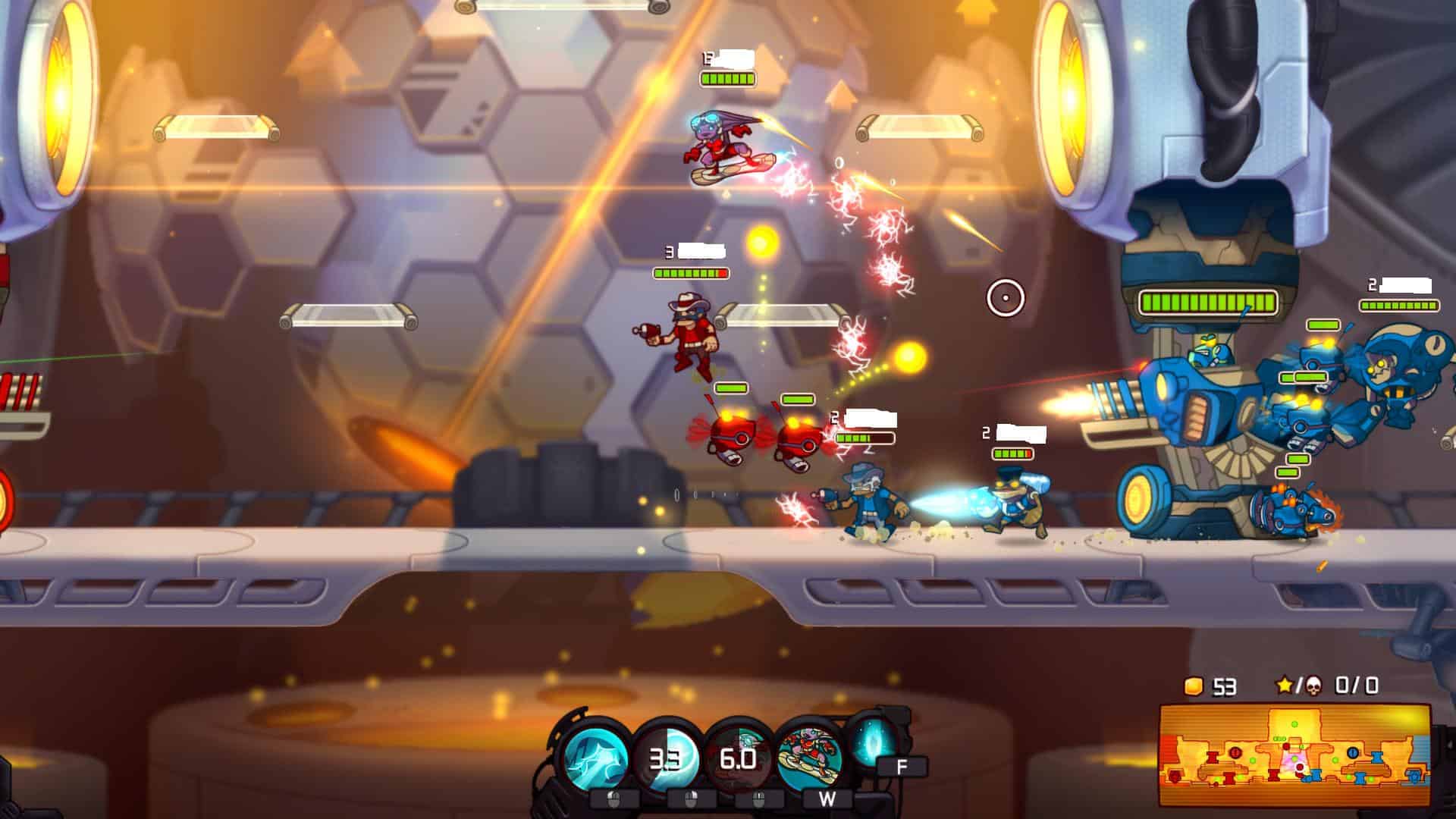
Task: Click the blue exclamation marker on minimap
Action: (x=1352, y=752)
